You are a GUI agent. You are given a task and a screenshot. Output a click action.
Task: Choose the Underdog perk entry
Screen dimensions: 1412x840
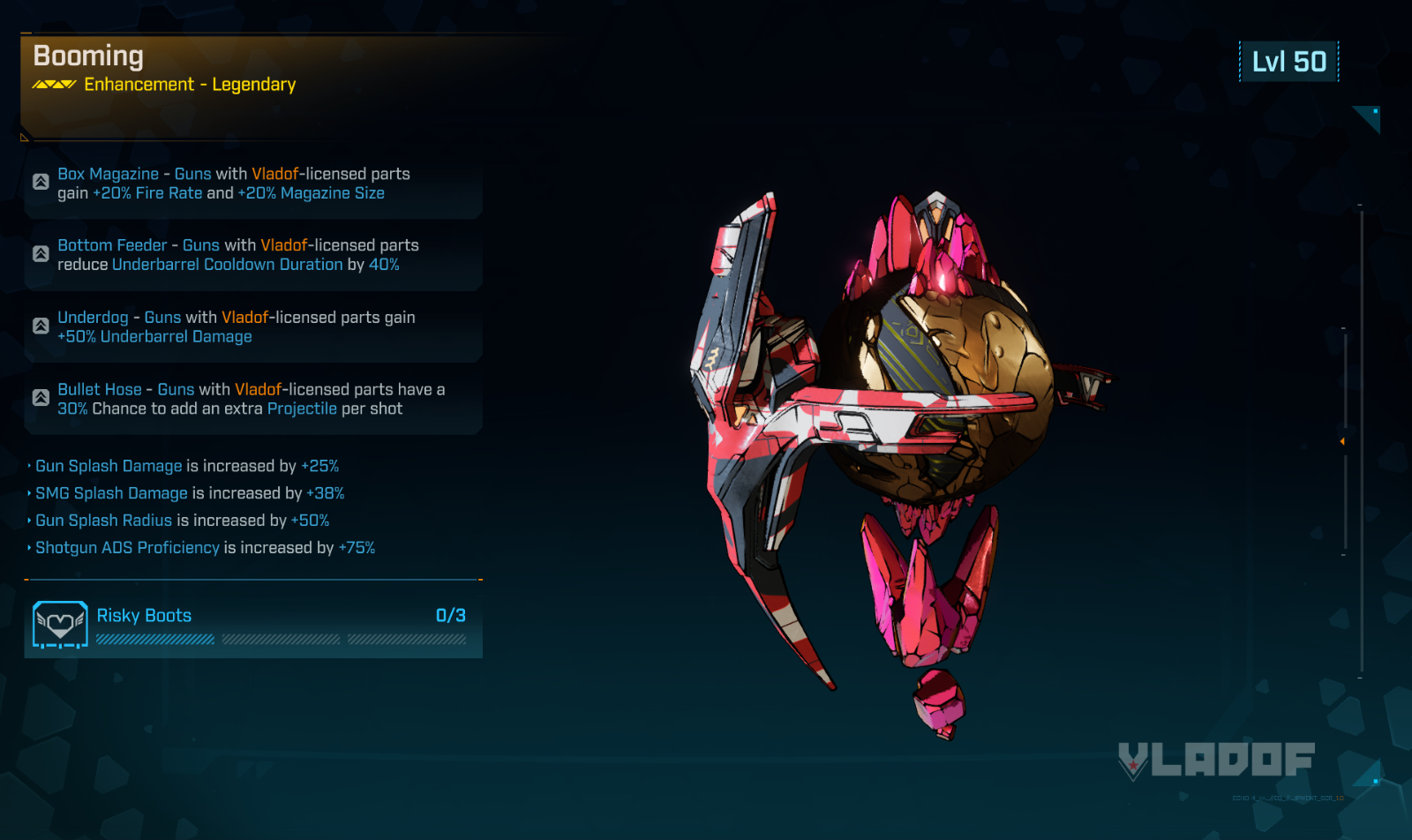pos(253,327)
